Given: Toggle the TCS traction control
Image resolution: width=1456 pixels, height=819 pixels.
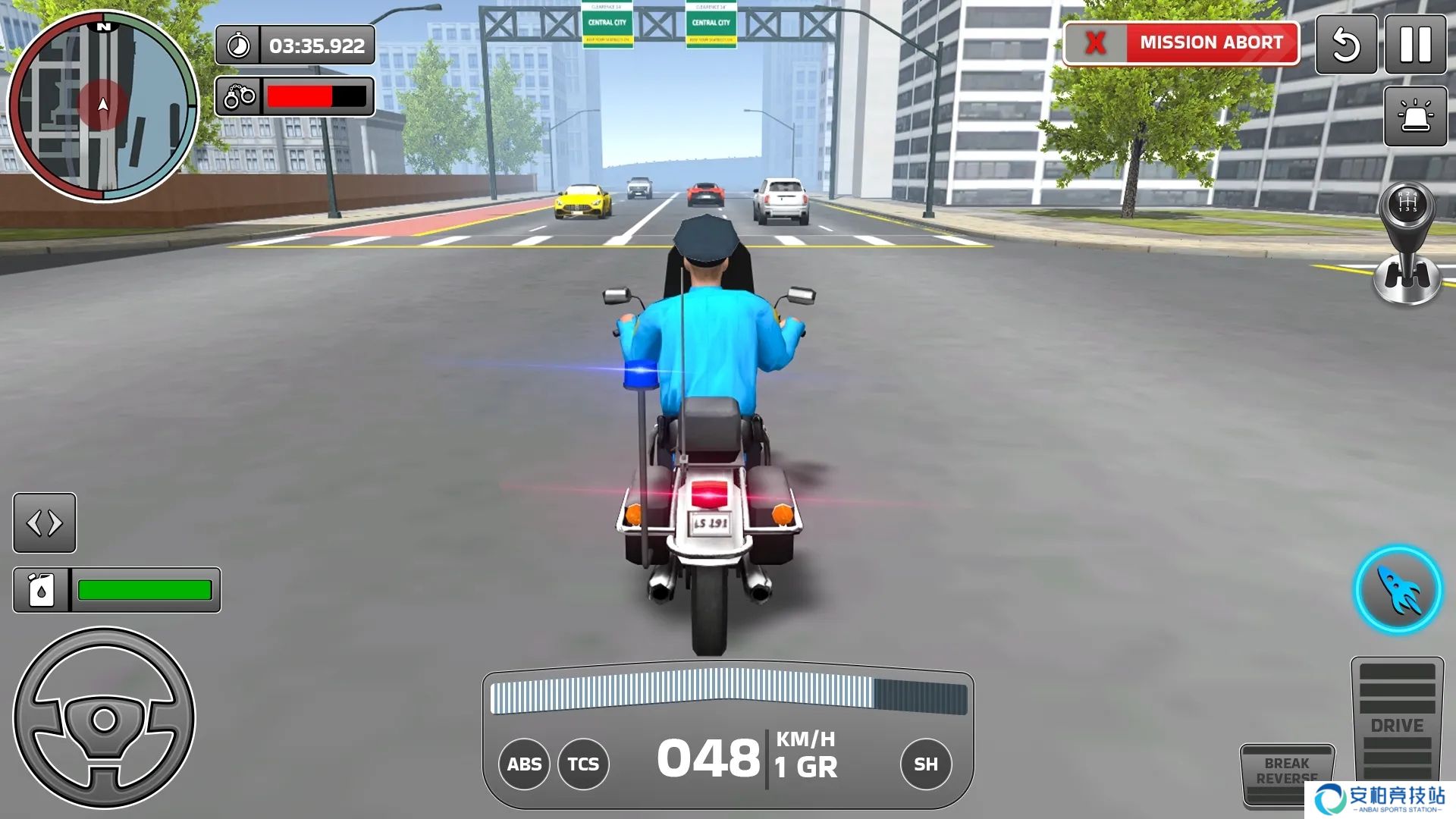Looking at the screenshot, I should (x=583, y=764).
